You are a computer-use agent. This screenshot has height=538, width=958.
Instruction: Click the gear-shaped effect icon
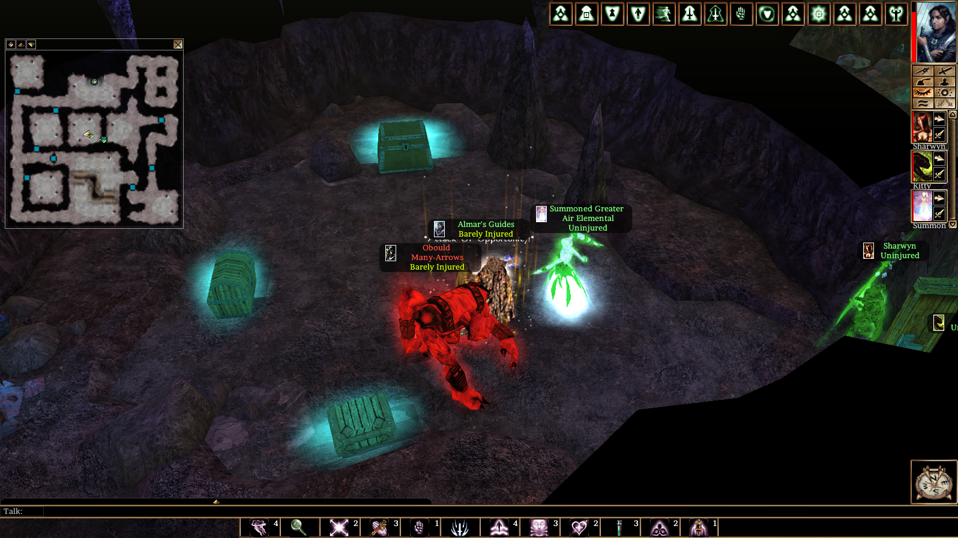tap(819, 14)
